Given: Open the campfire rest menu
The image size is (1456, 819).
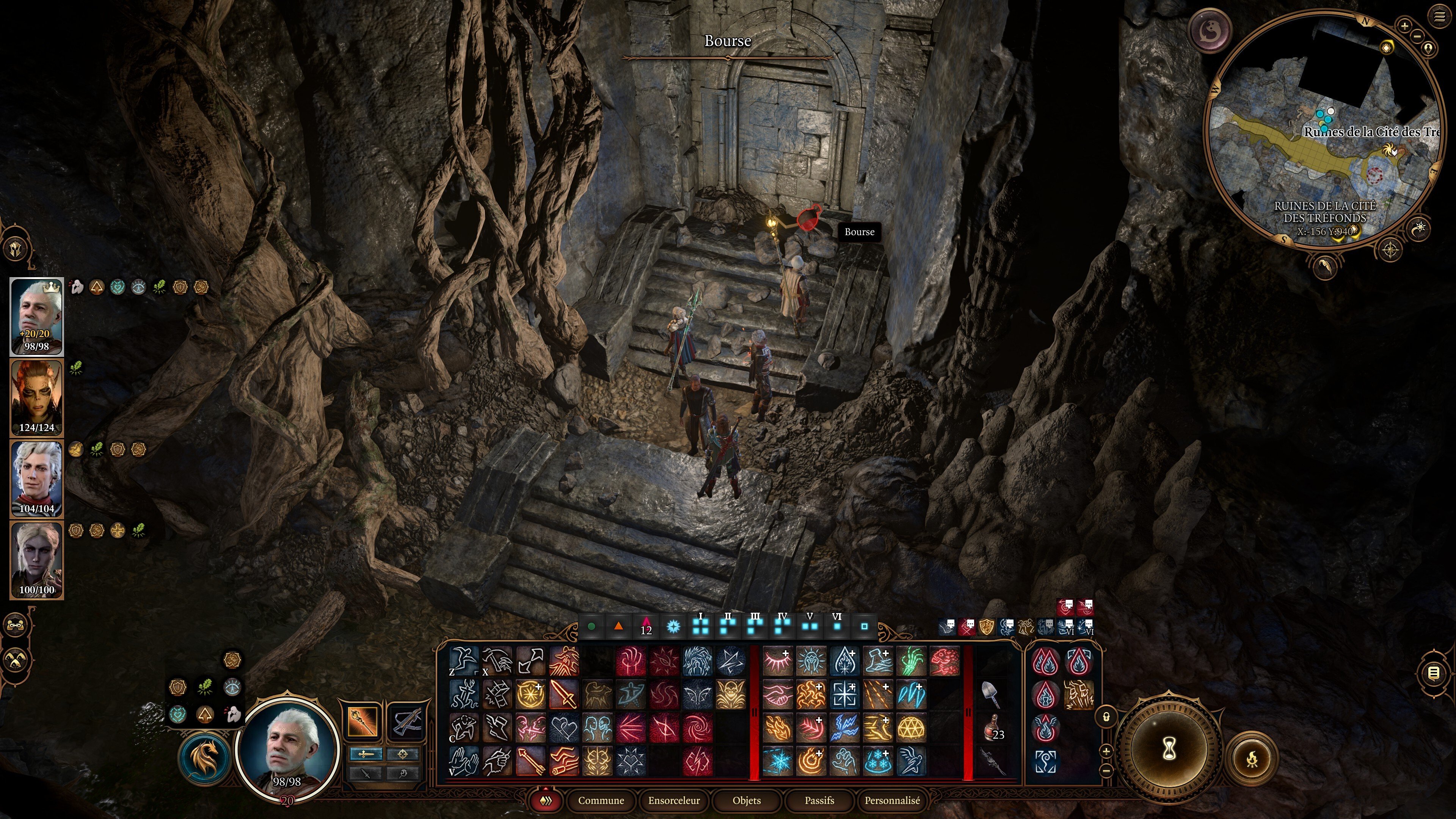Looking at the screenshot, I should coord(1252,758).
